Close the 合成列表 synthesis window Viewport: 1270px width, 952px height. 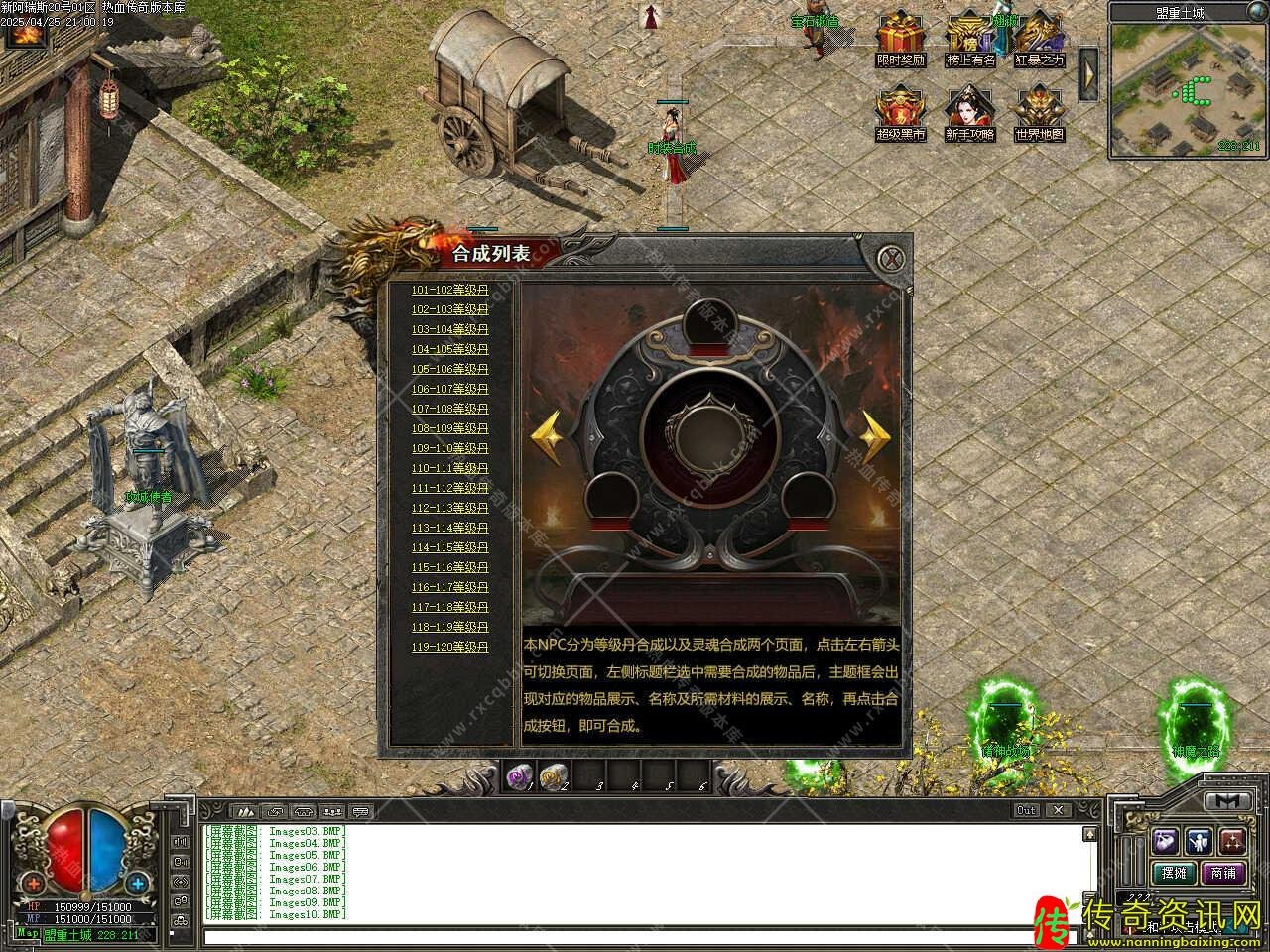[894, 259]
